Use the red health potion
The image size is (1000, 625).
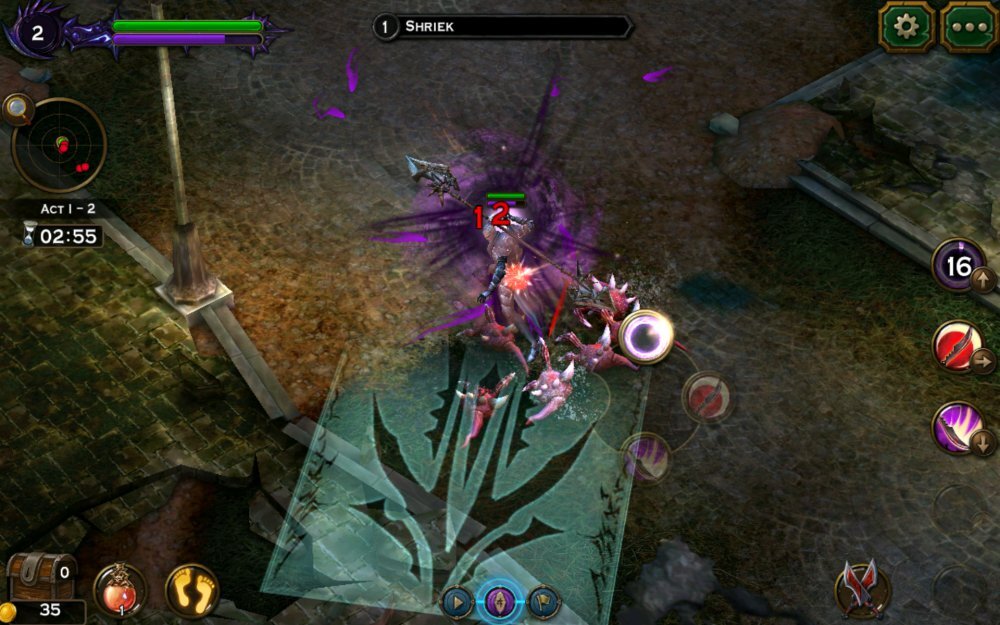click(x=120, y=590)
